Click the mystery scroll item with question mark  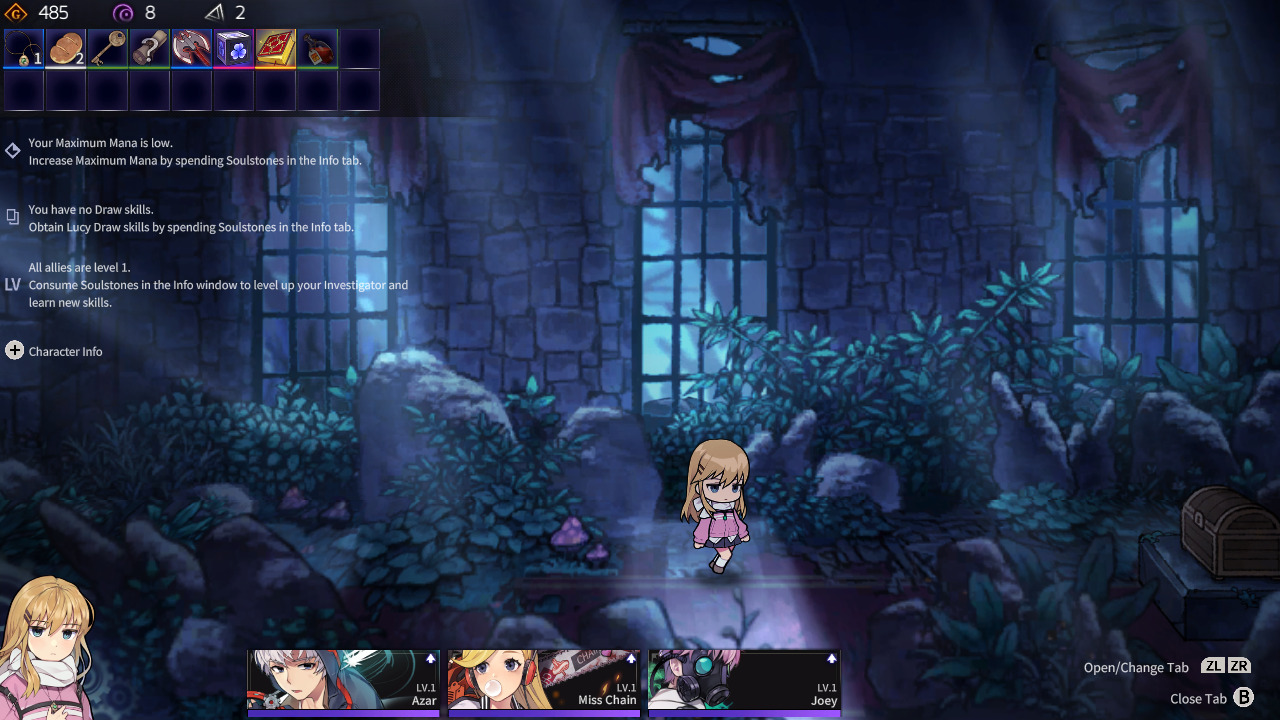[149, 47]
